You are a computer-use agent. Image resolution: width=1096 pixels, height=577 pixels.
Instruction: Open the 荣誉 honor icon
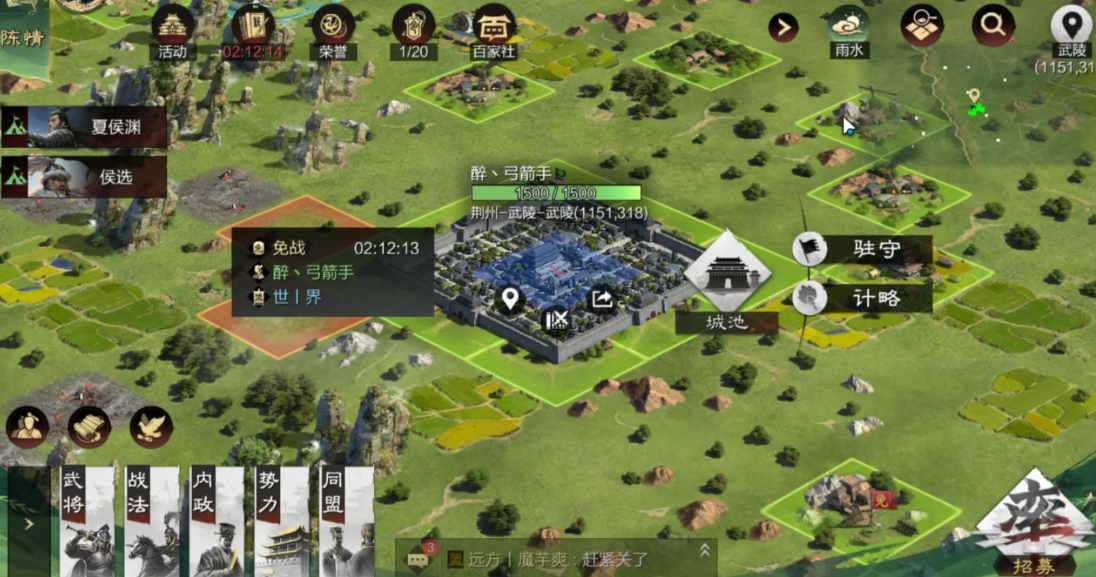click(332, 28)
